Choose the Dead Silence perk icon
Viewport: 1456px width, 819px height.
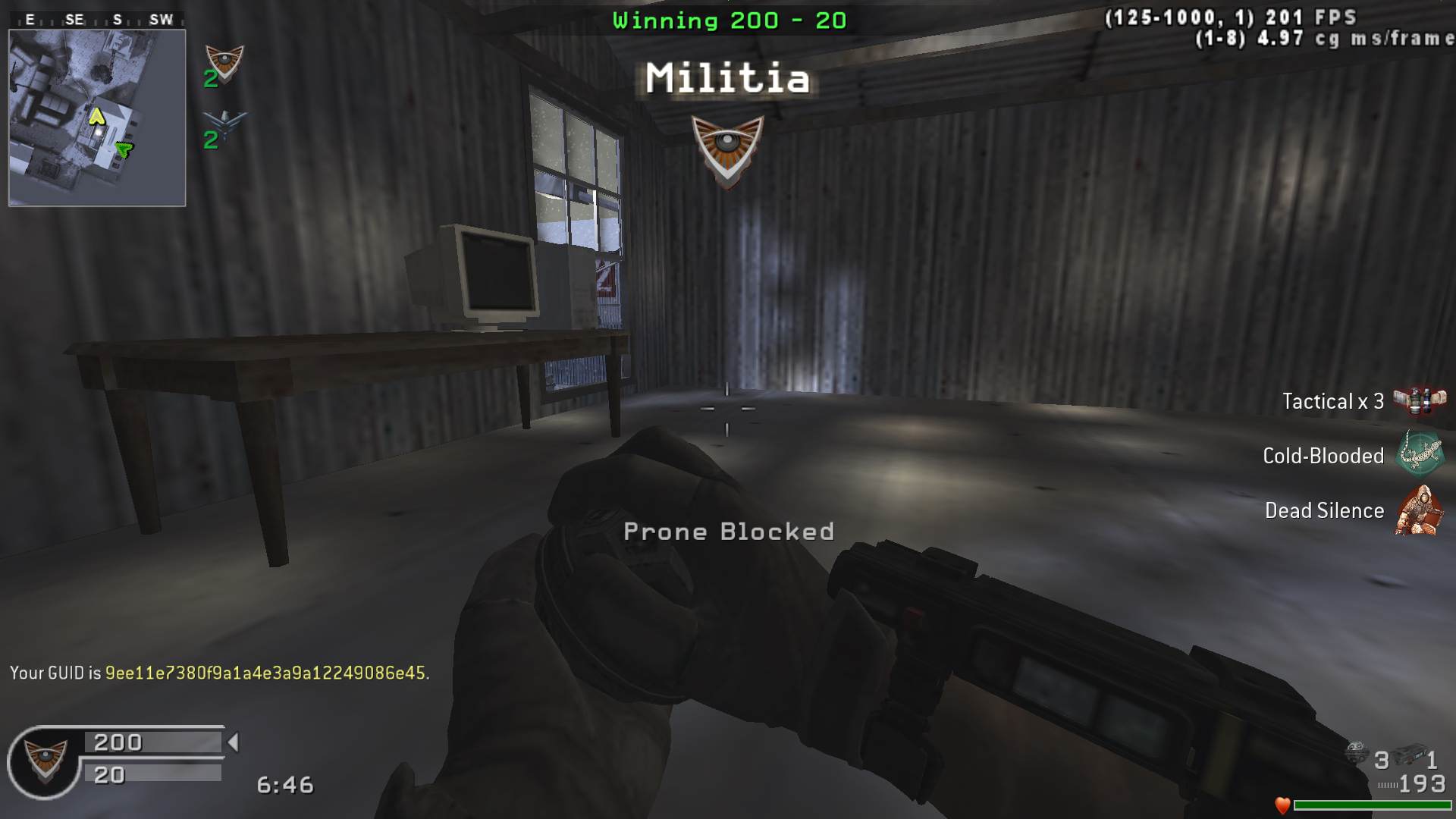(x=1419, y=510)
